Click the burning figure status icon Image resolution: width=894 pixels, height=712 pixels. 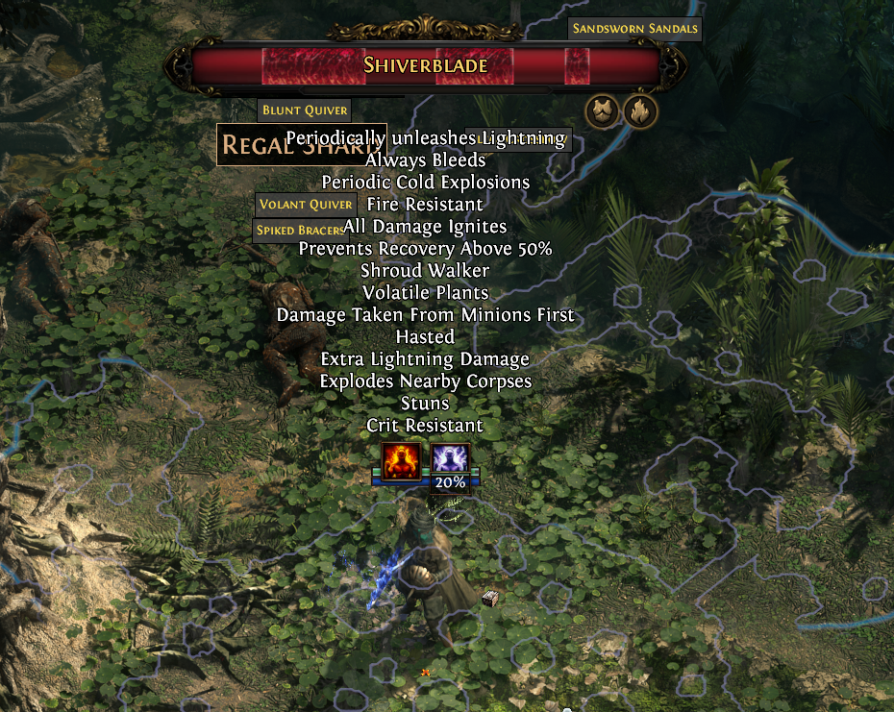click(x=400, y=462)
